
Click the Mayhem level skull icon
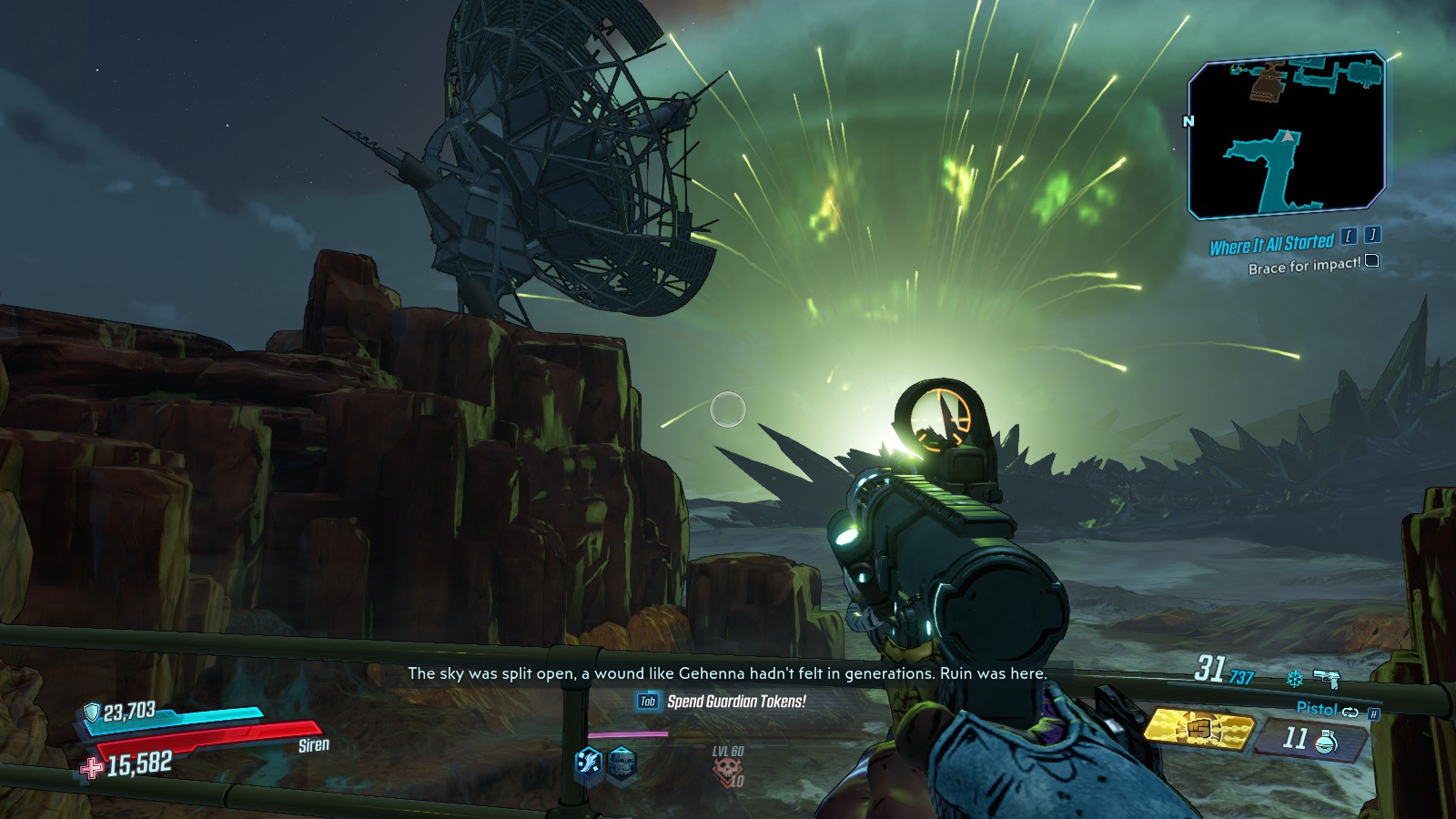(x=728, y=770)
